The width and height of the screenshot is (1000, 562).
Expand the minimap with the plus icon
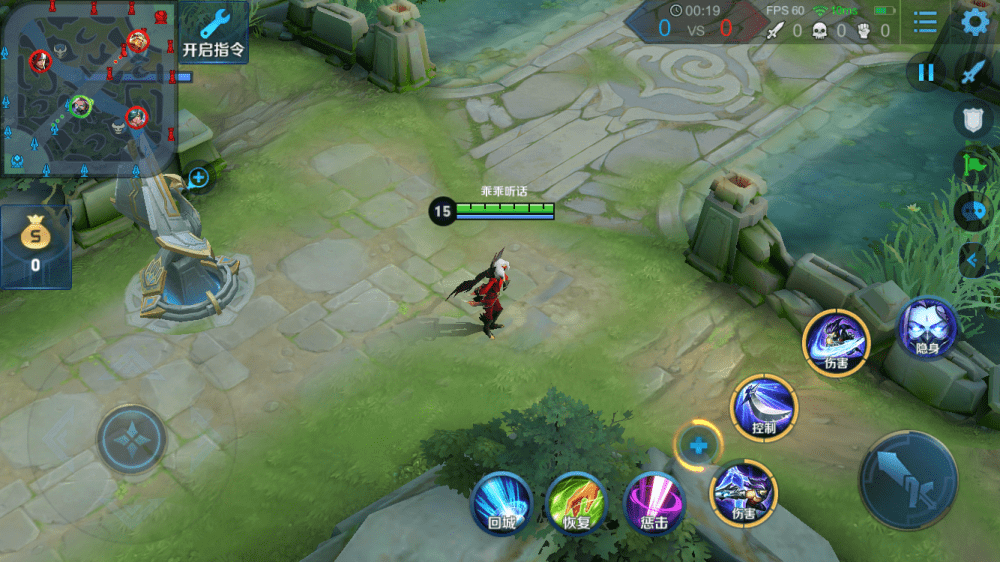tap(198, 178)
